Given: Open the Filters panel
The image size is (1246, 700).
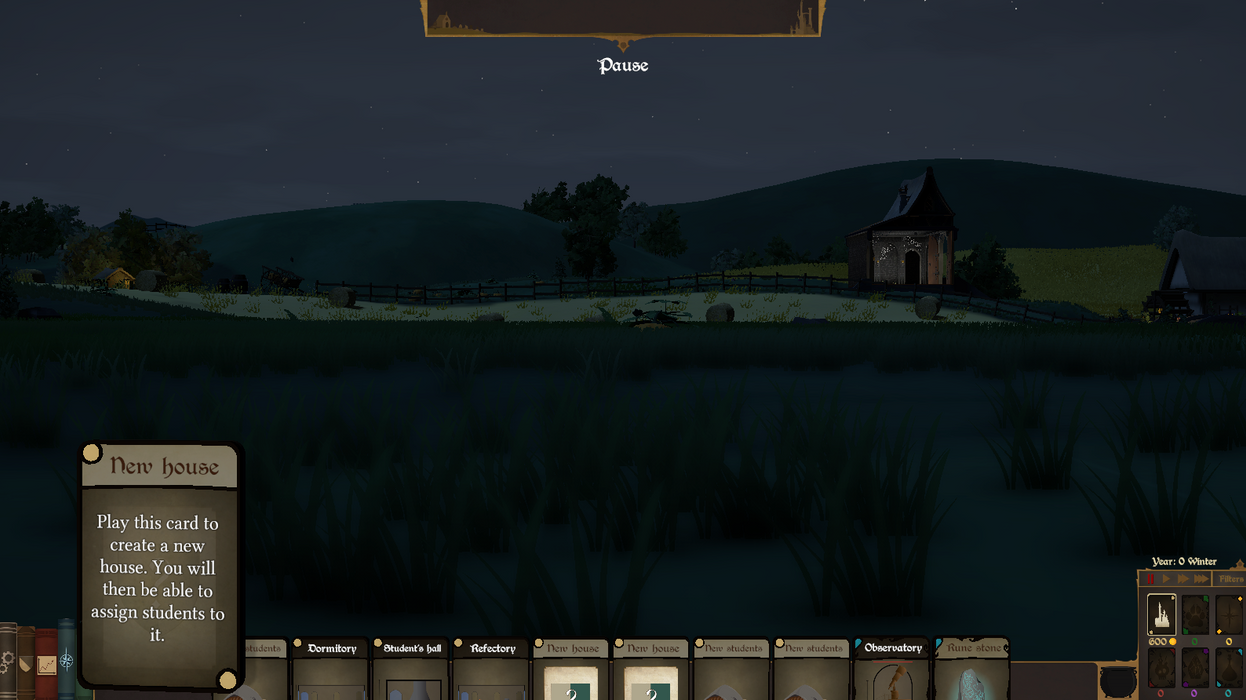Looking at the screenshot, I should click(1230, 579).
